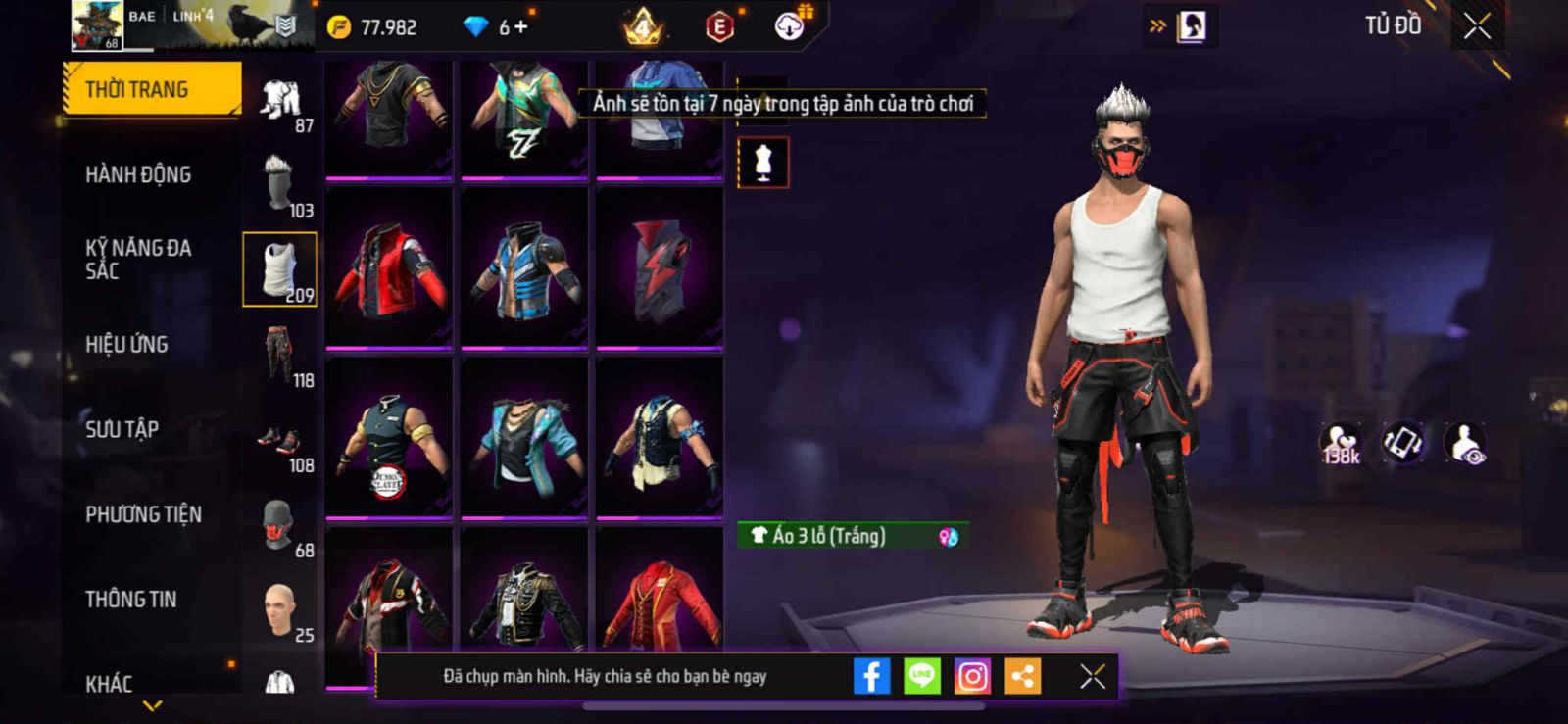1568x724 pixels.
Task: Add diamonds with the plus button
Action: pyautogui.click(x=520, y=27)
